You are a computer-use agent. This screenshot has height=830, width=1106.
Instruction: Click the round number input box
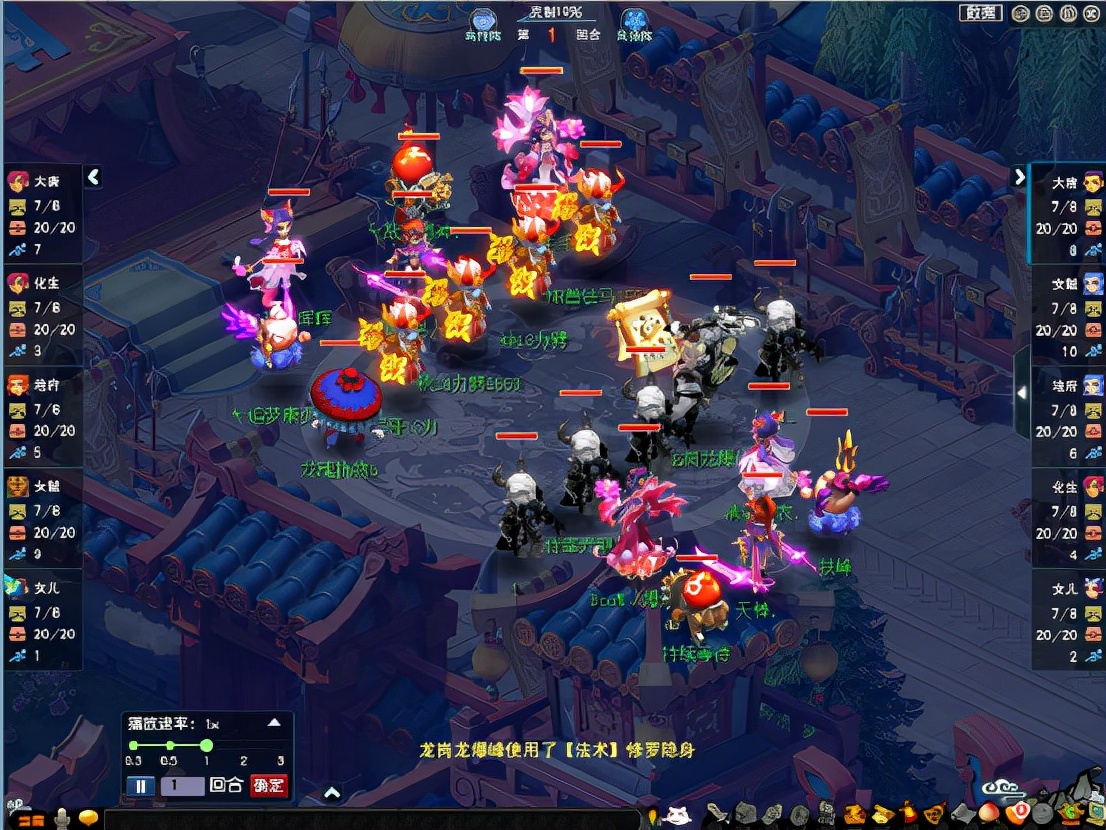pos(182,786)
